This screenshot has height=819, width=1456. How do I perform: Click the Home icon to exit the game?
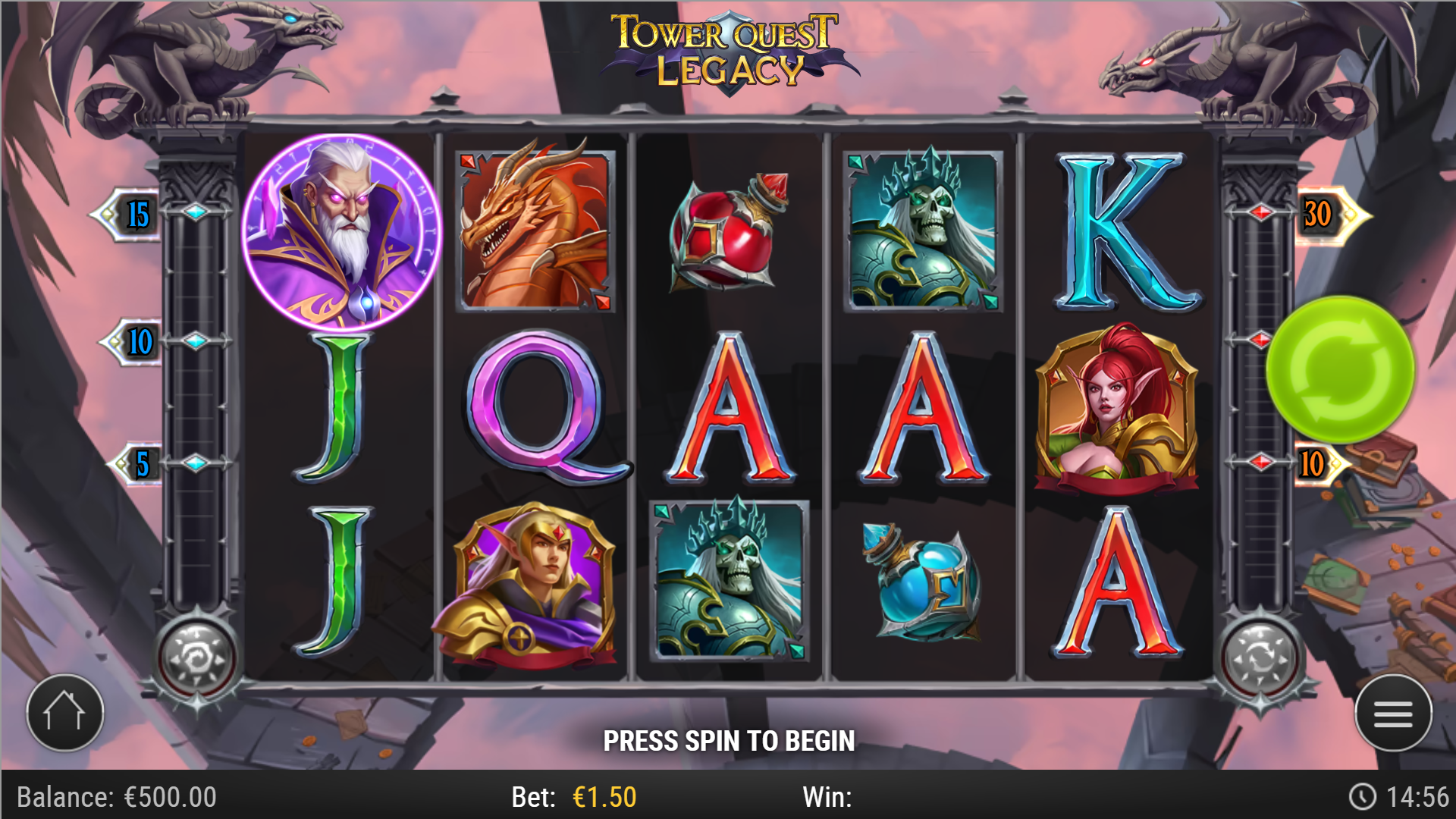click(x=67, y=711)
